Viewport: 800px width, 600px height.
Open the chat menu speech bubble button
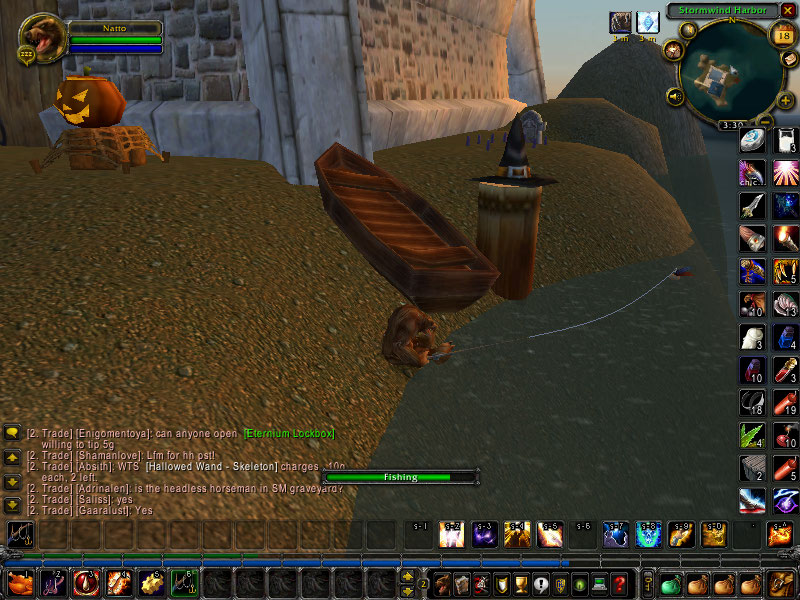click(12, 432)
